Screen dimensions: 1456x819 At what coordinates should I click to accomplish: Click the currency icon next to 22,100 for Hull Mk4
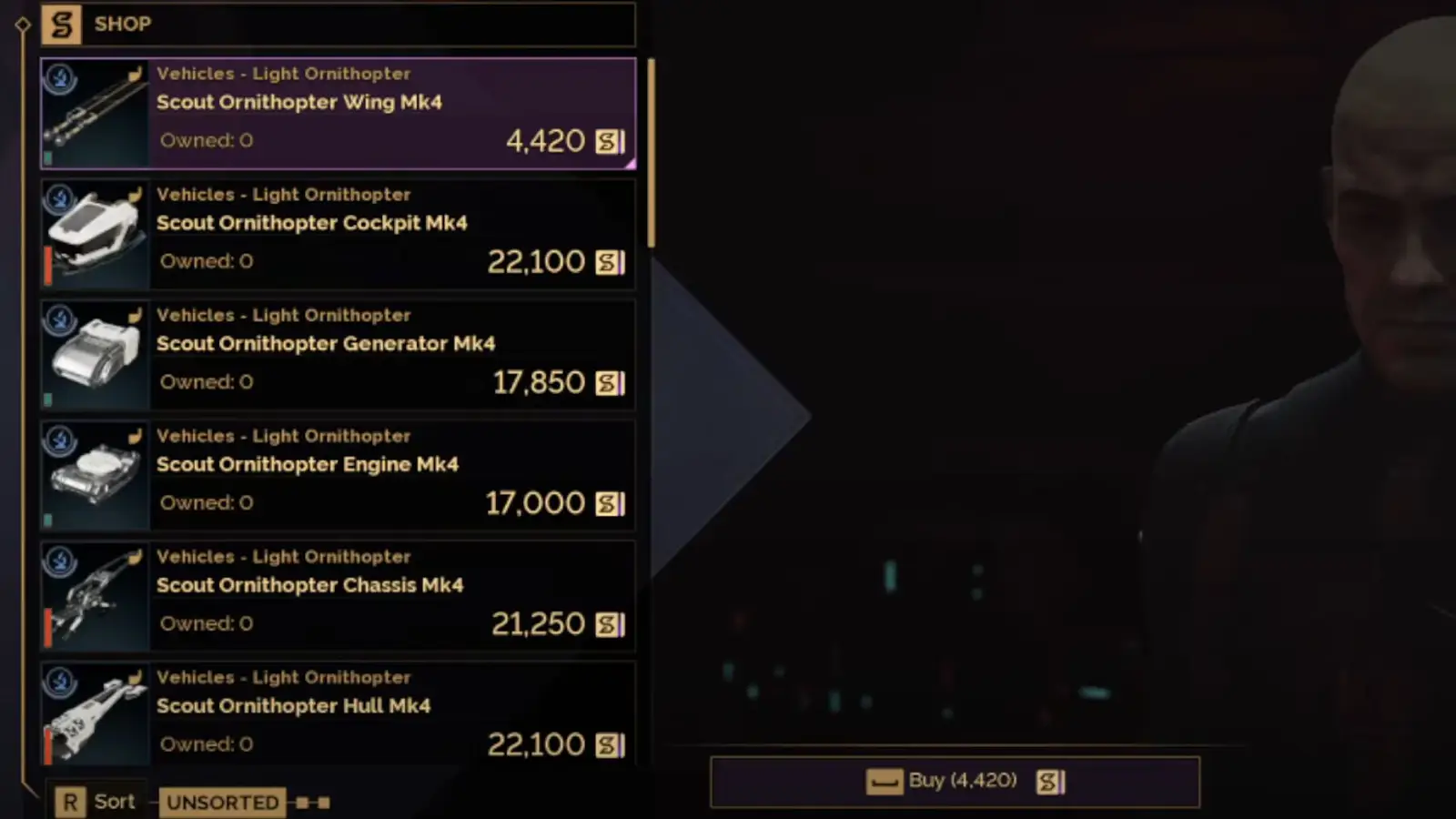[x=608, y=743]
